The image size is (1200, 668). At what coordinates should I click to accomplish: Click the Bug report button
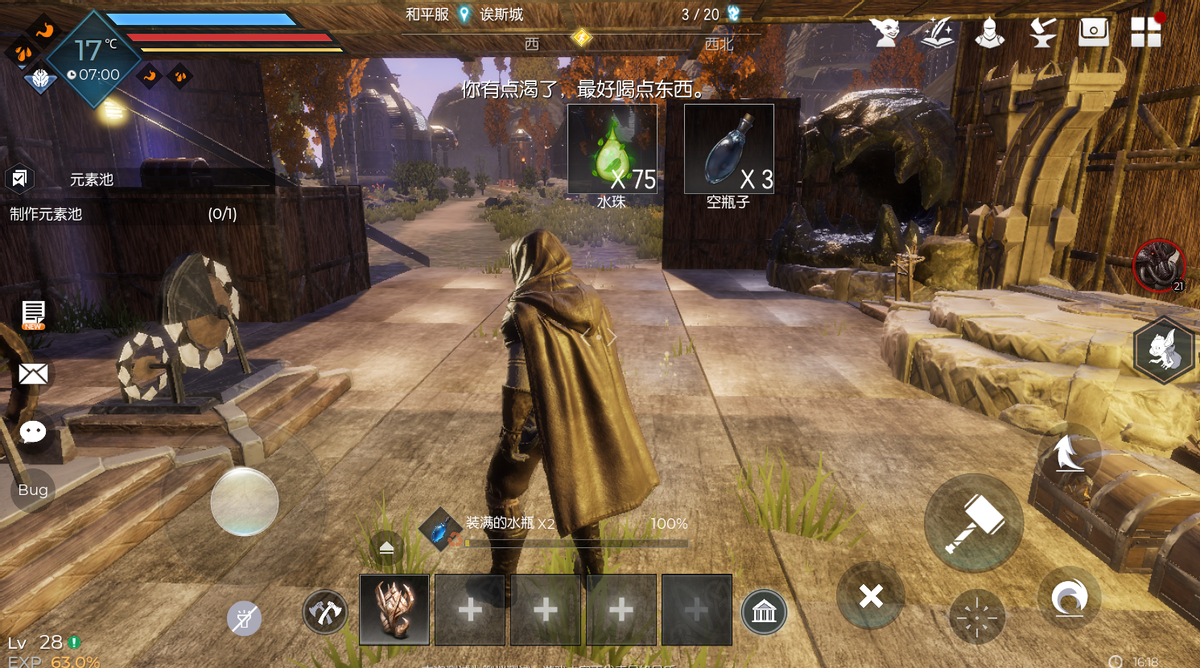(33, 490)
